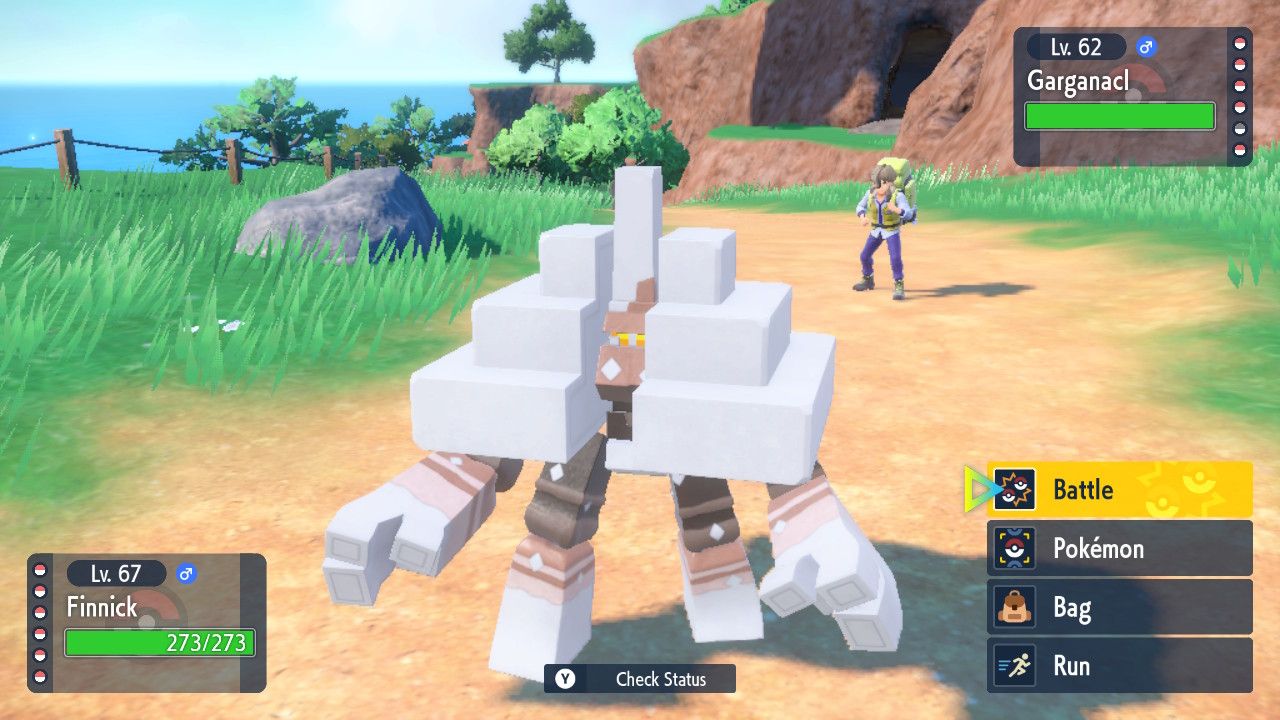Select the Battle command
The image size is (1280, 720).
pyautogui.click(x=1119, y=490)
